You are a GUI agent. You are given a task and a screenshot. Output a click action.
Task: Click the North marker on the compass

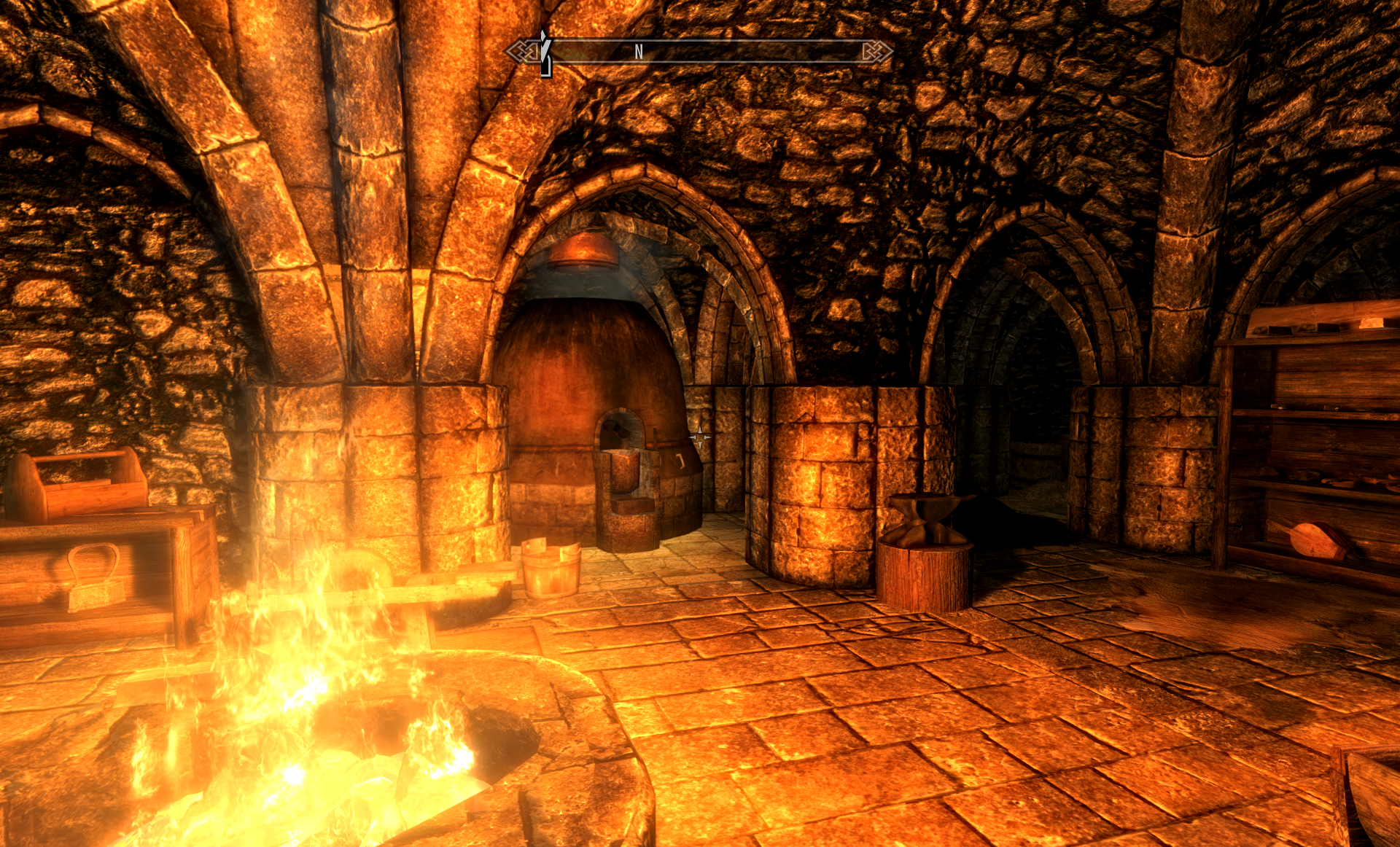coord(639,51)
